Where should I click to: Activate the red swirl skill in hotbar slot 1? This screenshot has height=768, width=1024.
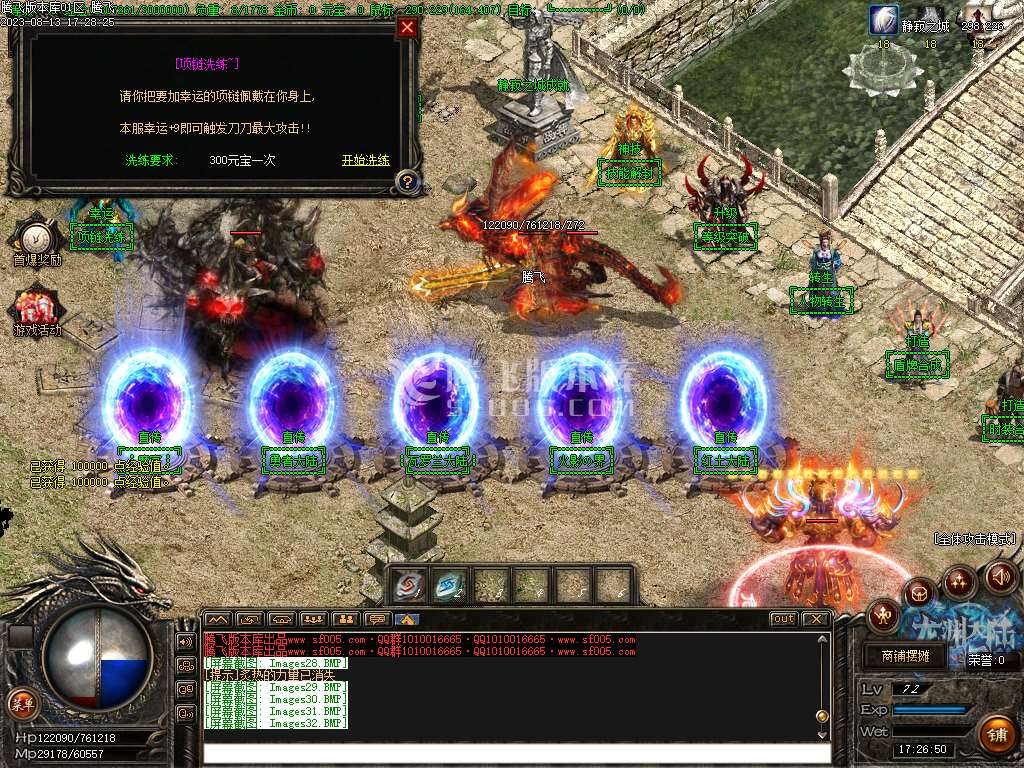409,585
